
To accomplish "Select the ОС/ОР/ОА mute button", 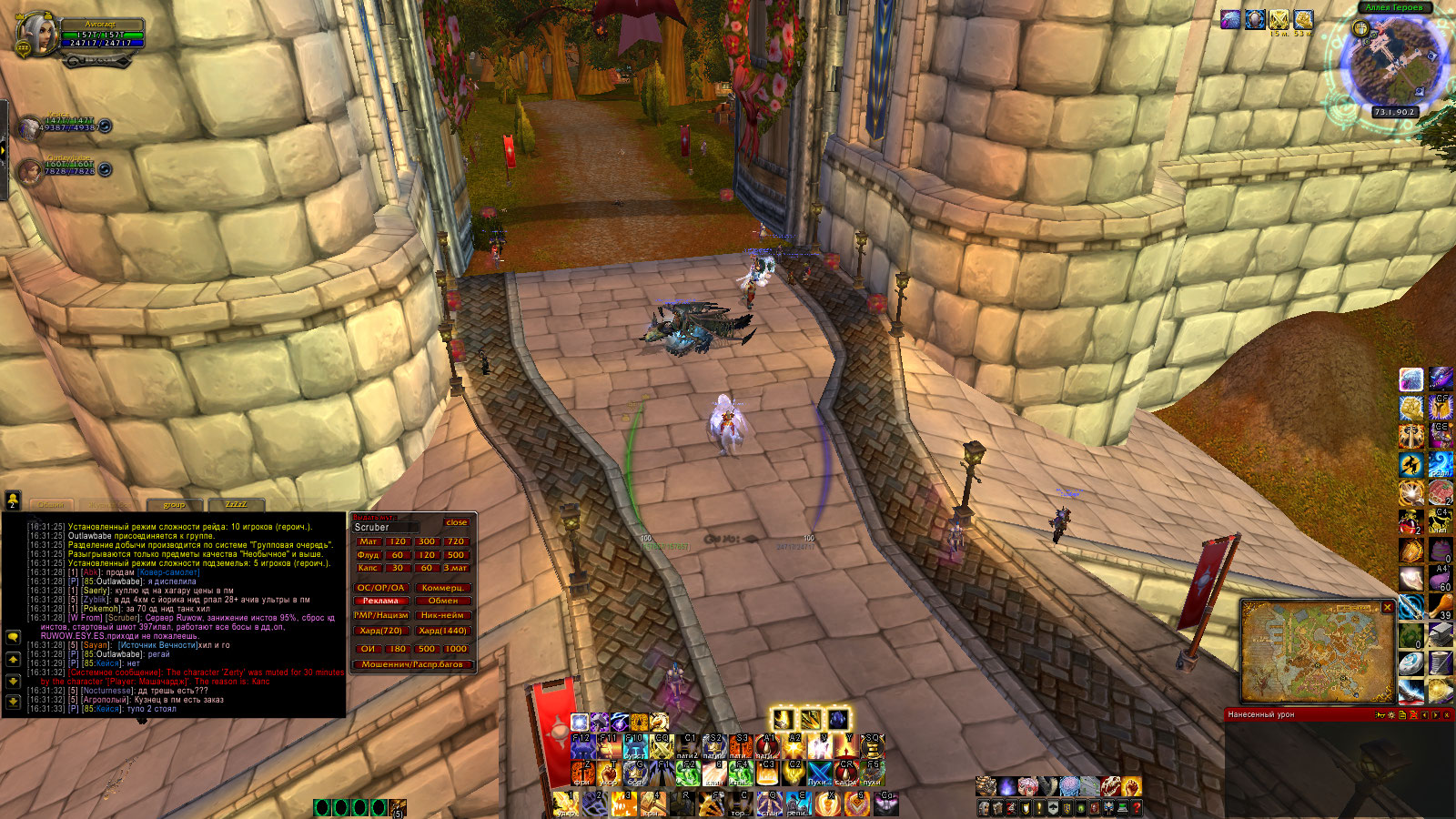I will coord(380,588).
